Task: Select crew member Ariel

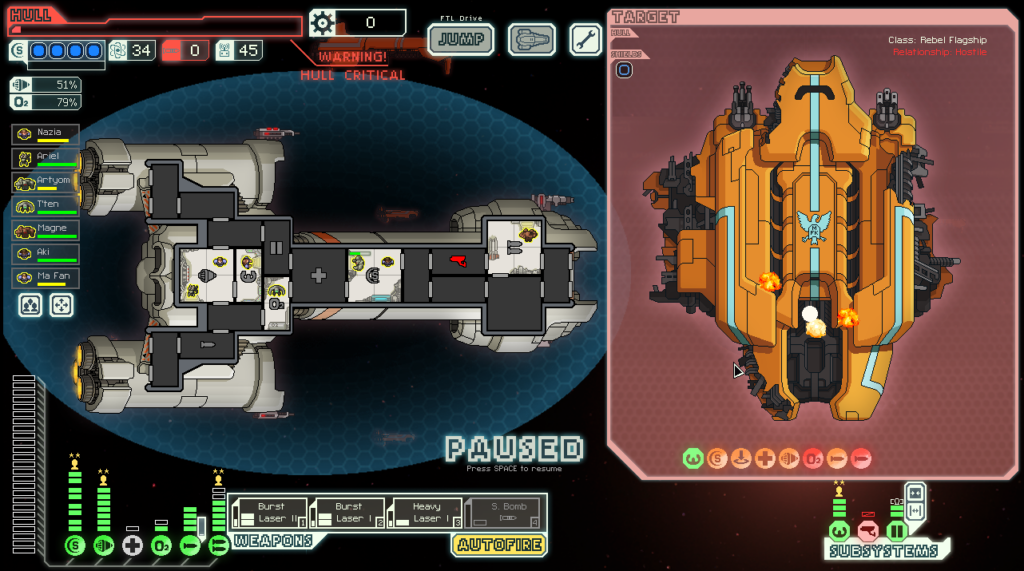Action: click(x=45, y=158)
